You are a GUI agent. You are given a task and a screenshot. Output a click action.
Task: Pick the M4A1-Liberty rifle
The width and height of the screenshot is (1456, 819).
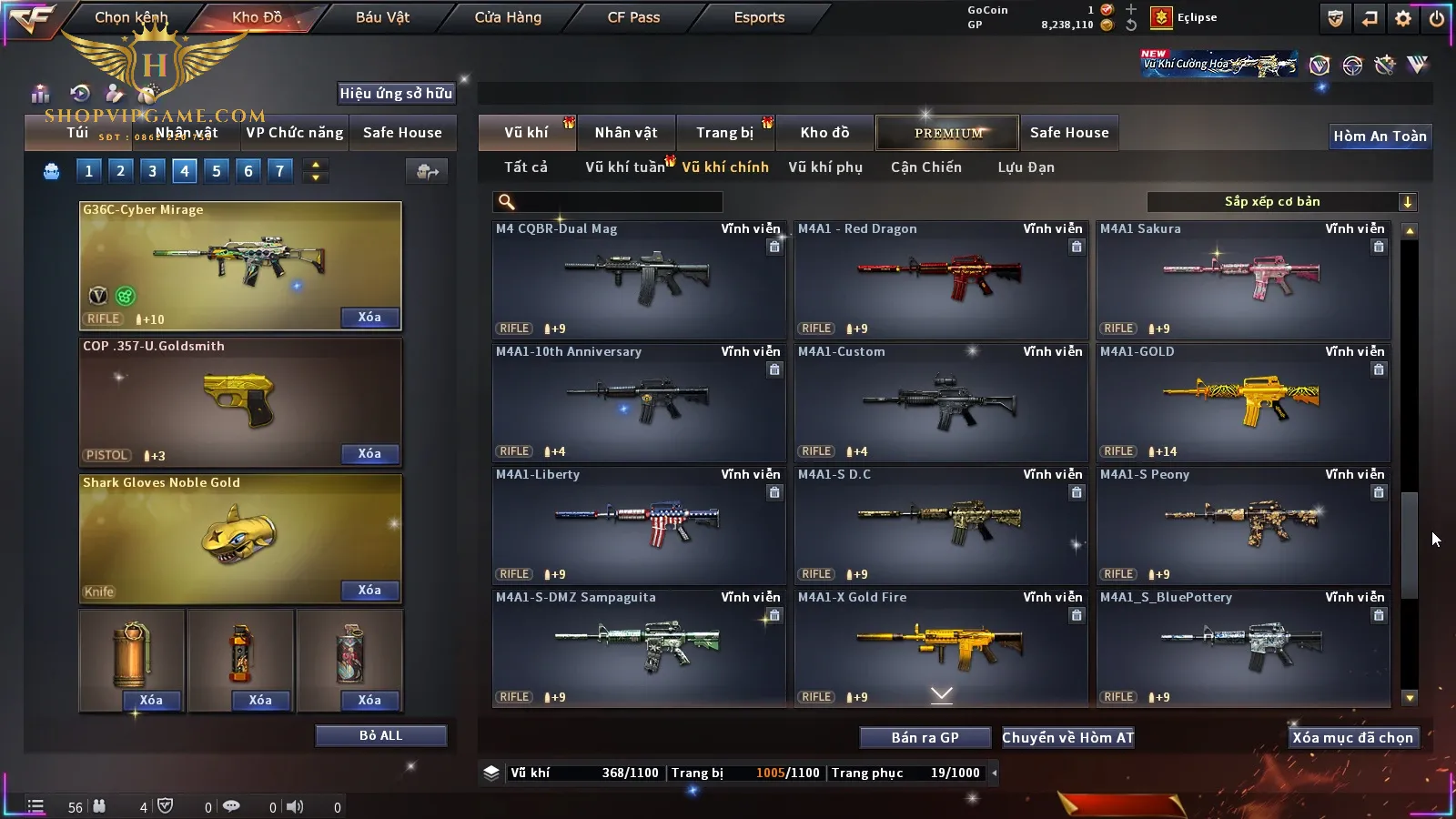tap(639, 525)
